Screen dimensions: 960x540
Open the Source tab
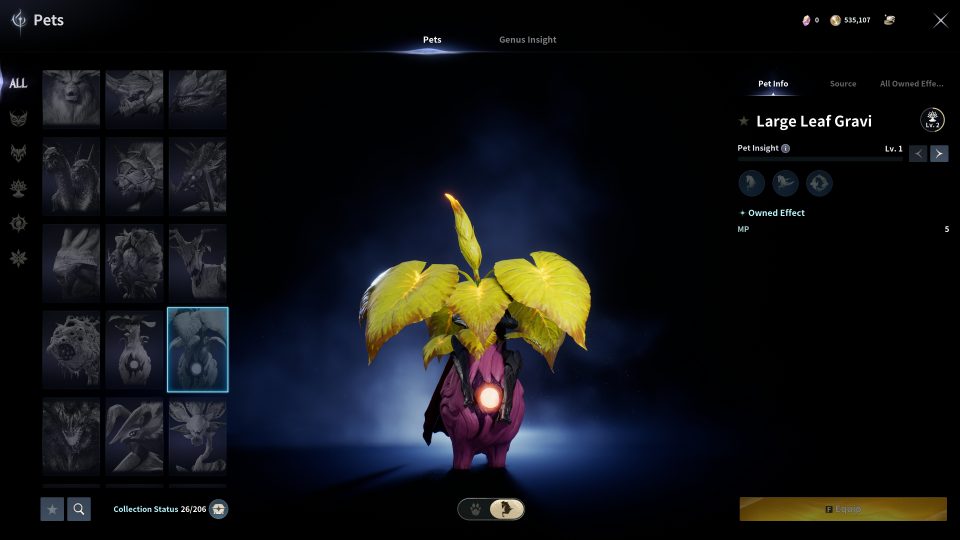(x=843, y=84)
